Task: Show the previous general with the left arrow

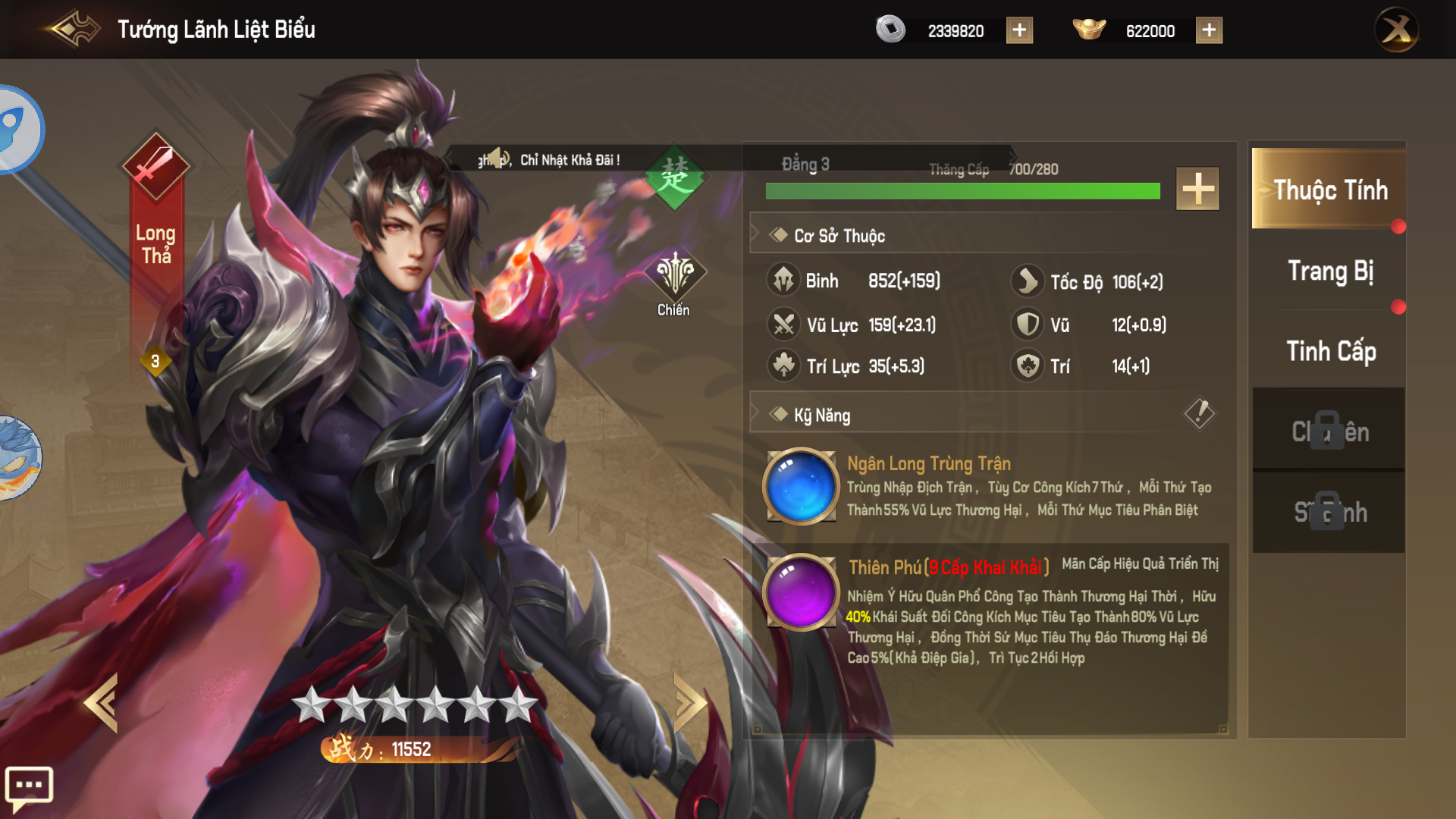Action: 102,703
